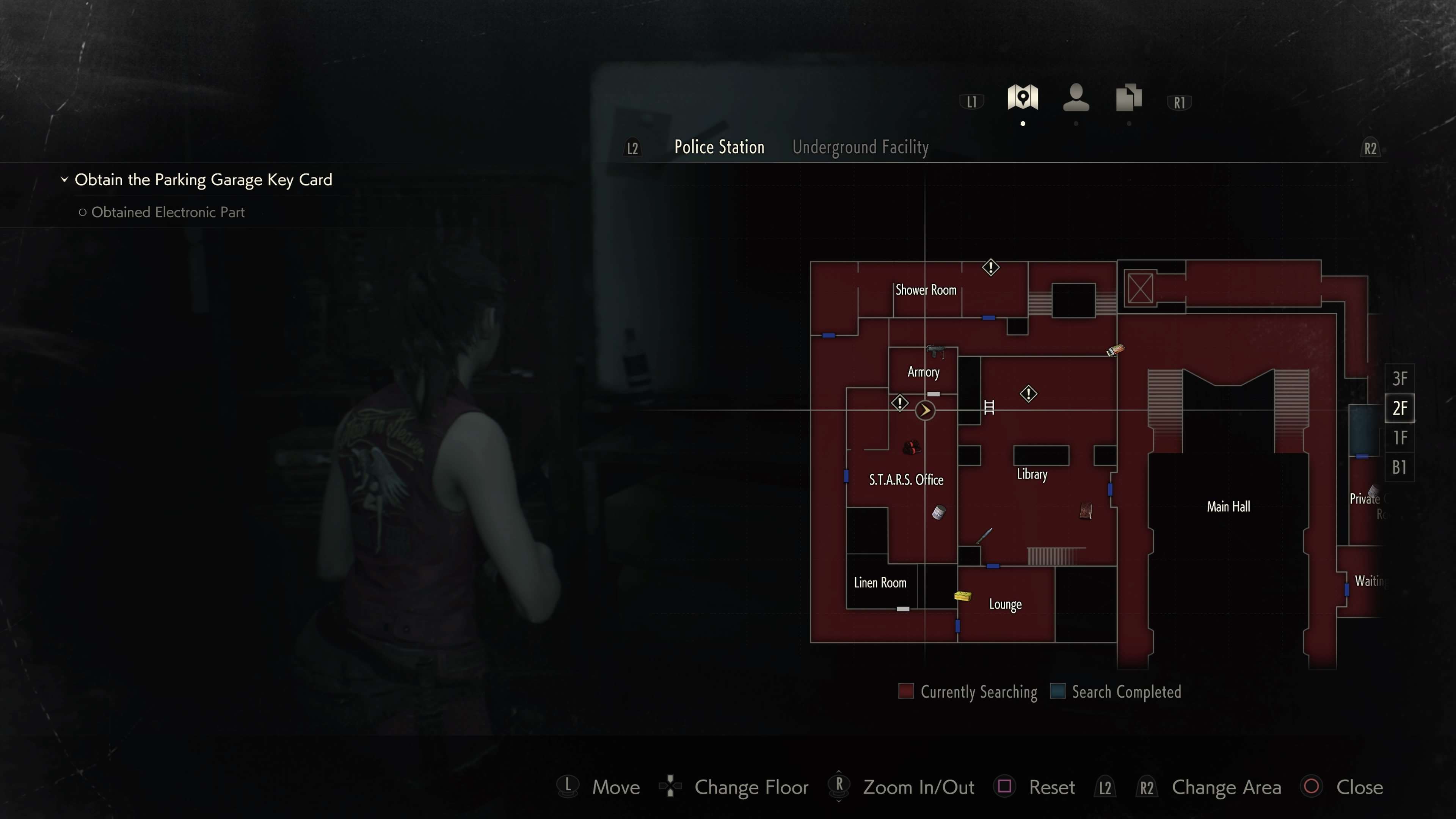Open the files documents tab
The height and width of the screenshot is (819, 1456).
(1128, 98)
